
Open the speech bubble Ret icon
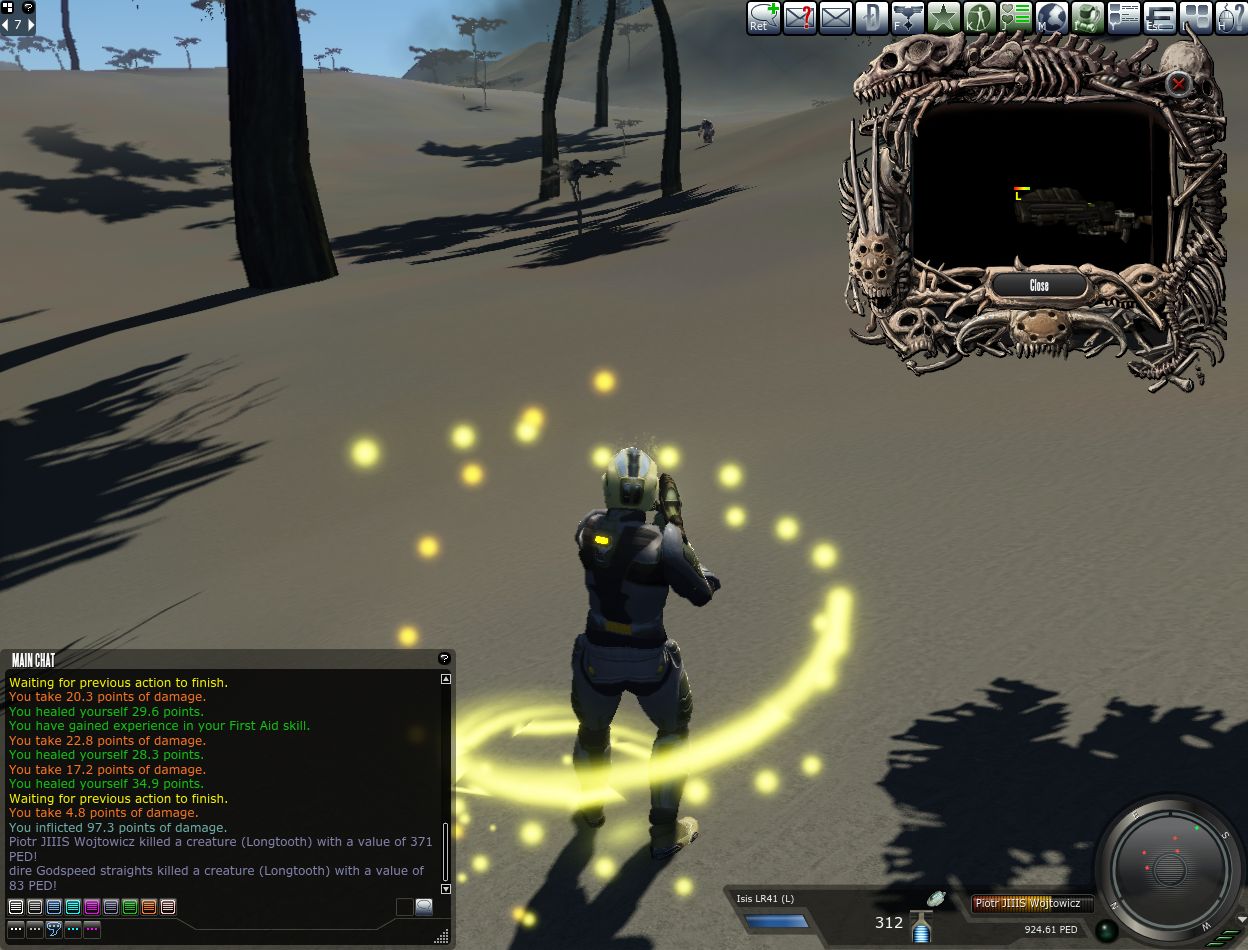pyautogui.click(x=763, y=18)
